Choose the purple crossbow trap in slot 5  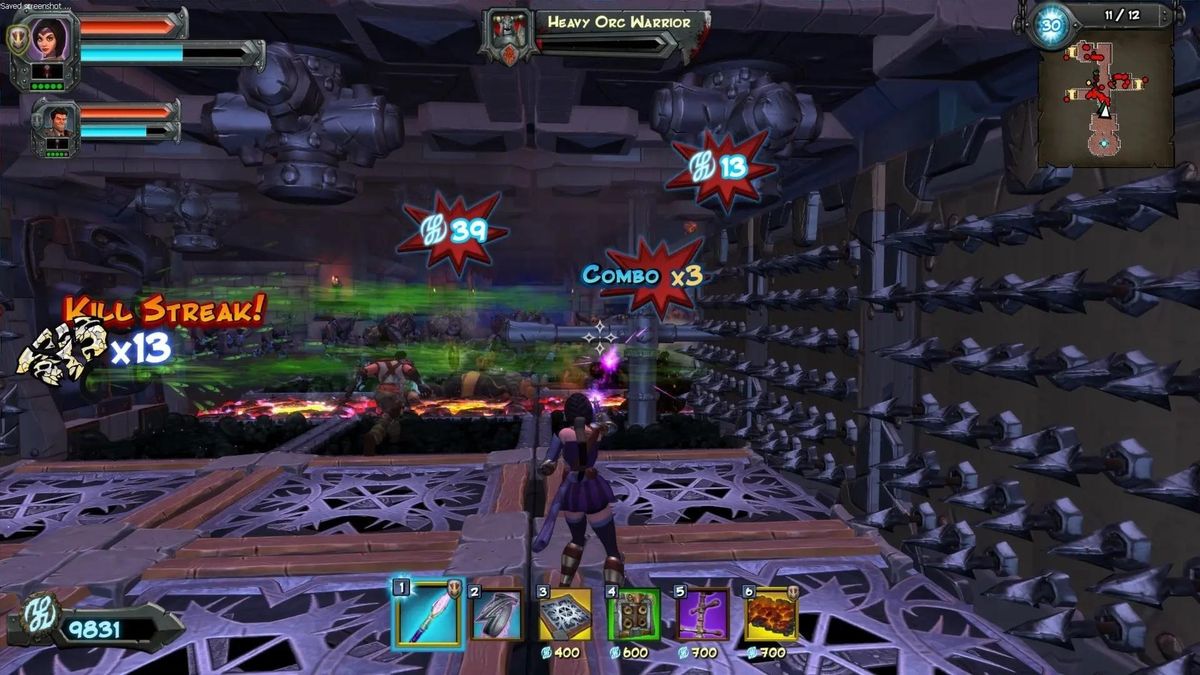pyautogui.click(x=702, y=614)
